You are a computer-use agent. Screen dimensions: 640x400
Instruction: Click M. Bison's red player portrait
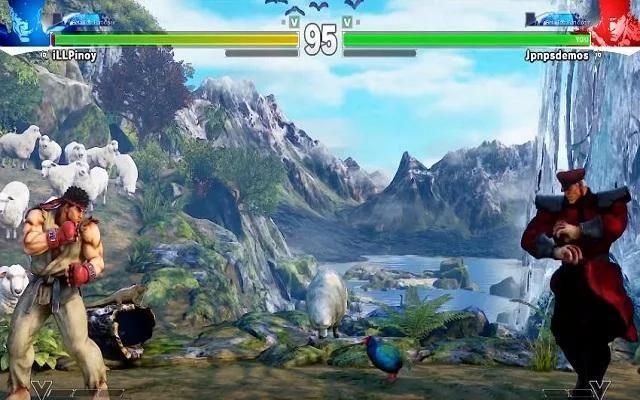pos(616,22)
